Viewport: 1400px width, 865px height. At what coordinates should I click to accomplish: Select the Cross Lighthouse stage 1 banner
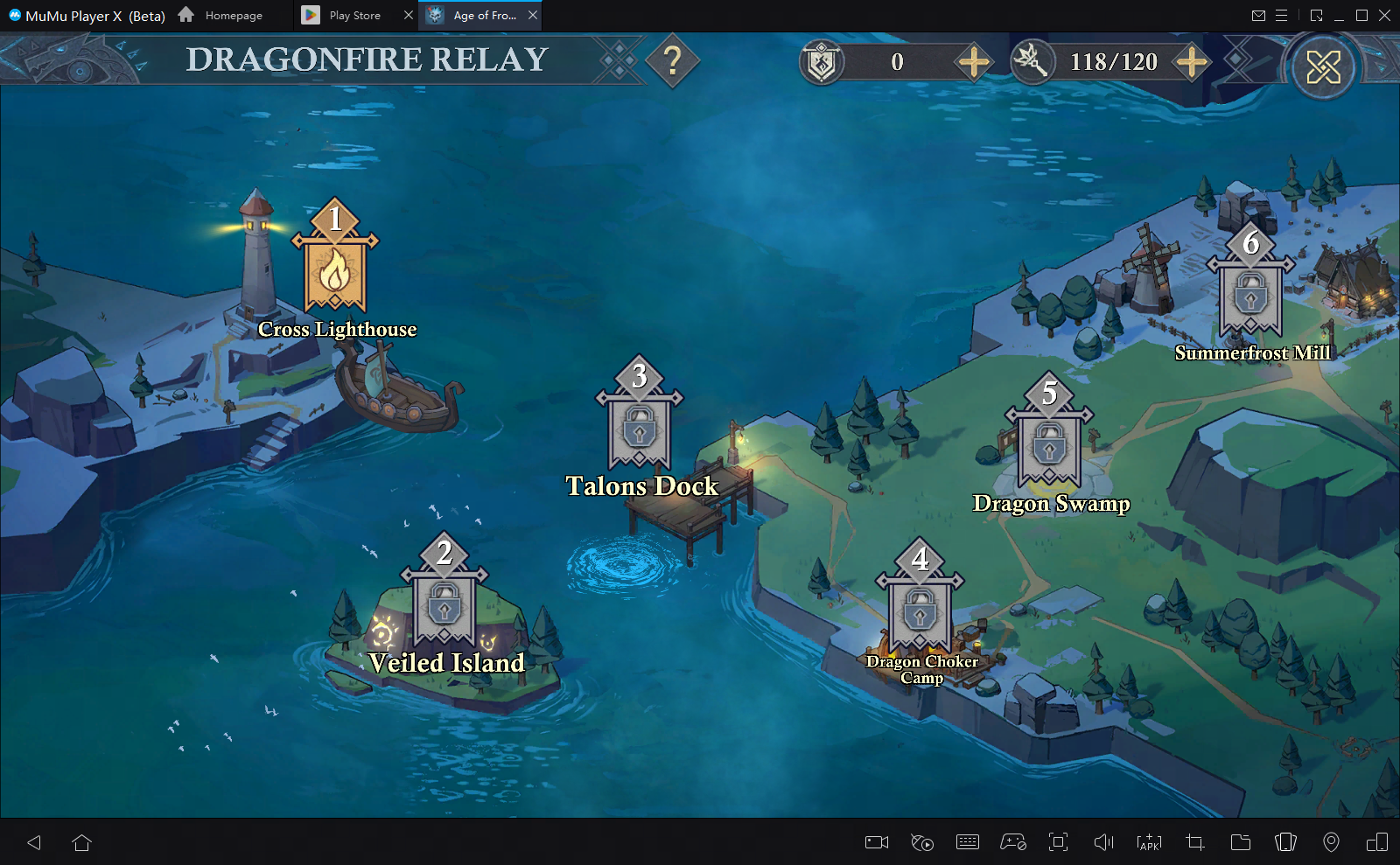click(x=335, y=272)
